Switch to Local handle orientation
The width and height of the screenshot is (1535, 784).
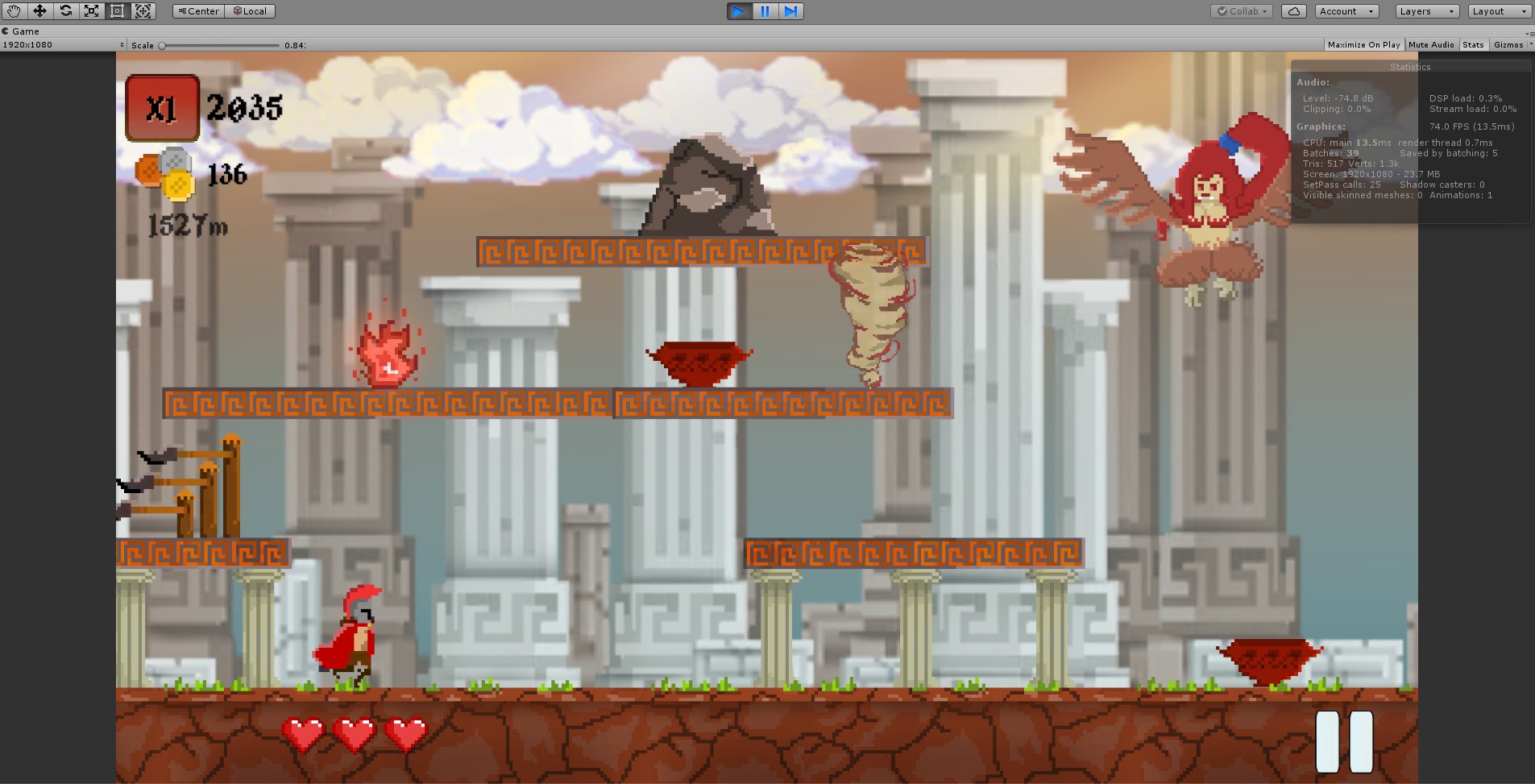[x=250, y=11]
